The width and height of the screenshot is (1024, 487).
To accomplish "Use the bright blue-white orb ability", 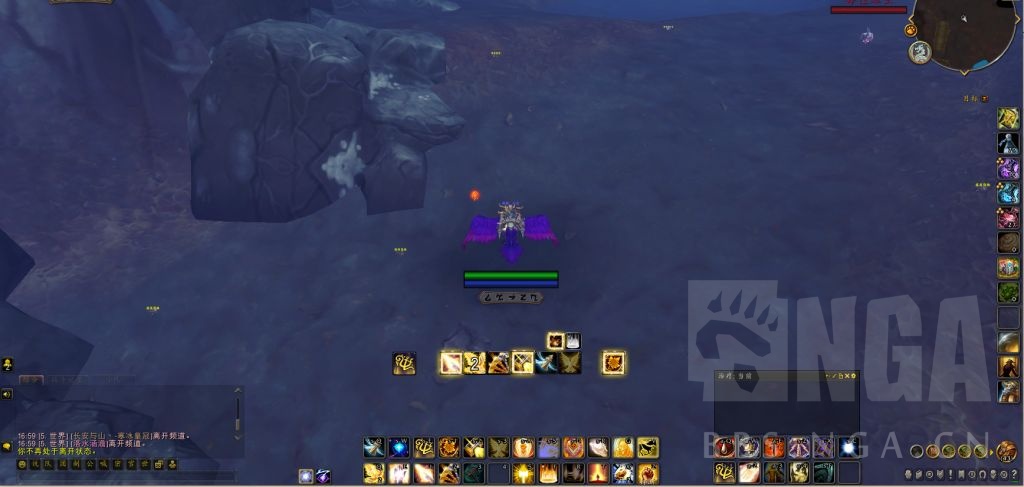I will tap(848, 447).
